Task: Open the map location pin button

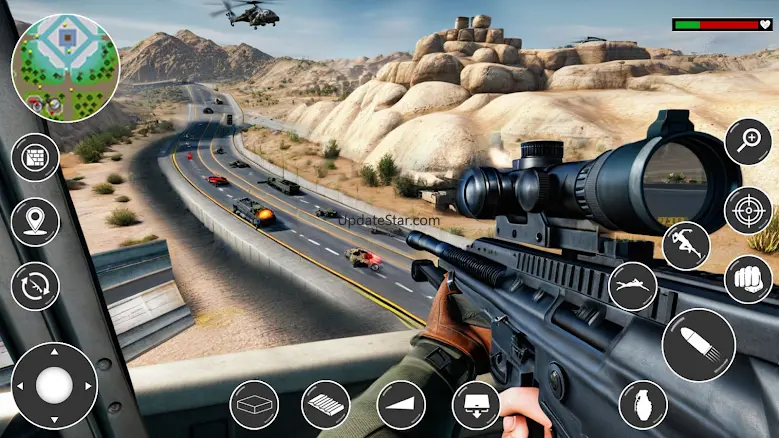Action: (35, 222)
